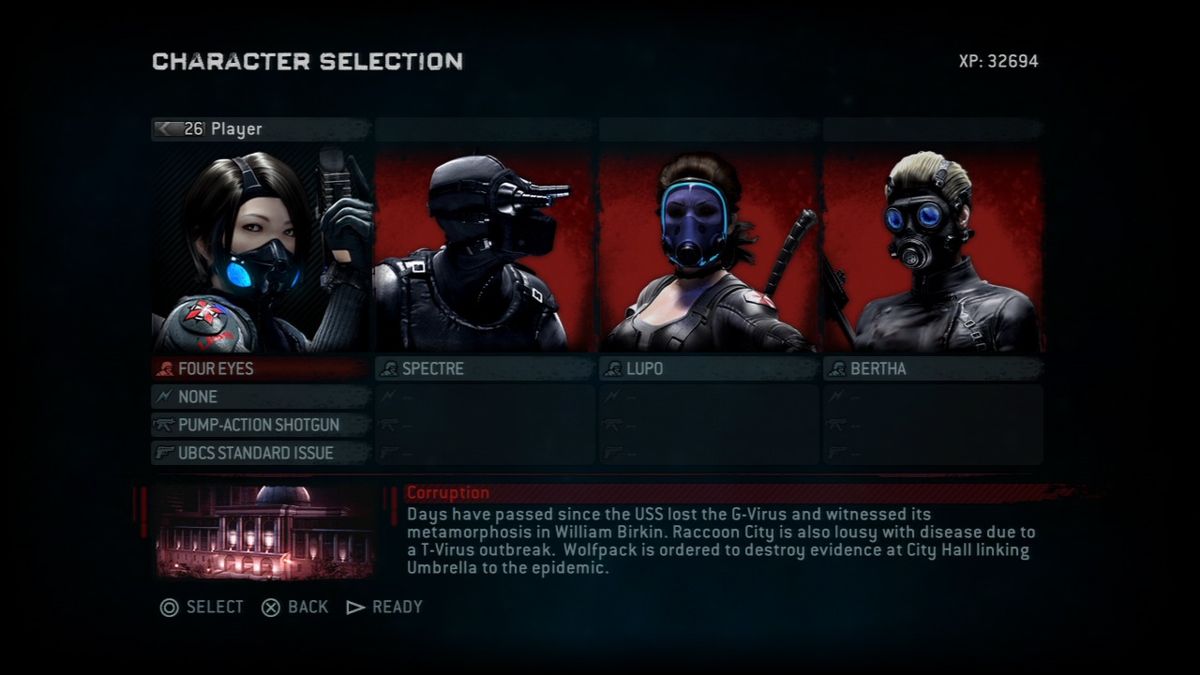The height and width of the screenshot is (675, 1200).
Task: Select the Four Eyes character portrait
Action: click(262, 250)
